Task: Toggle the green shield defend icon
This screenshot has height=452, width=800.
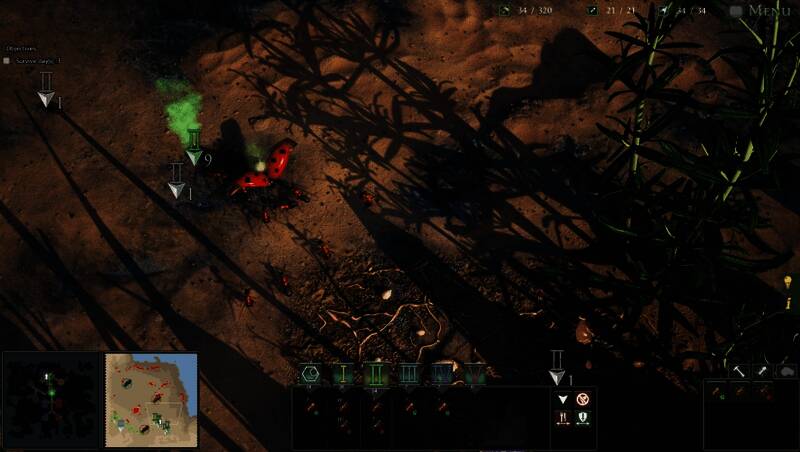Action: point(583,419)
